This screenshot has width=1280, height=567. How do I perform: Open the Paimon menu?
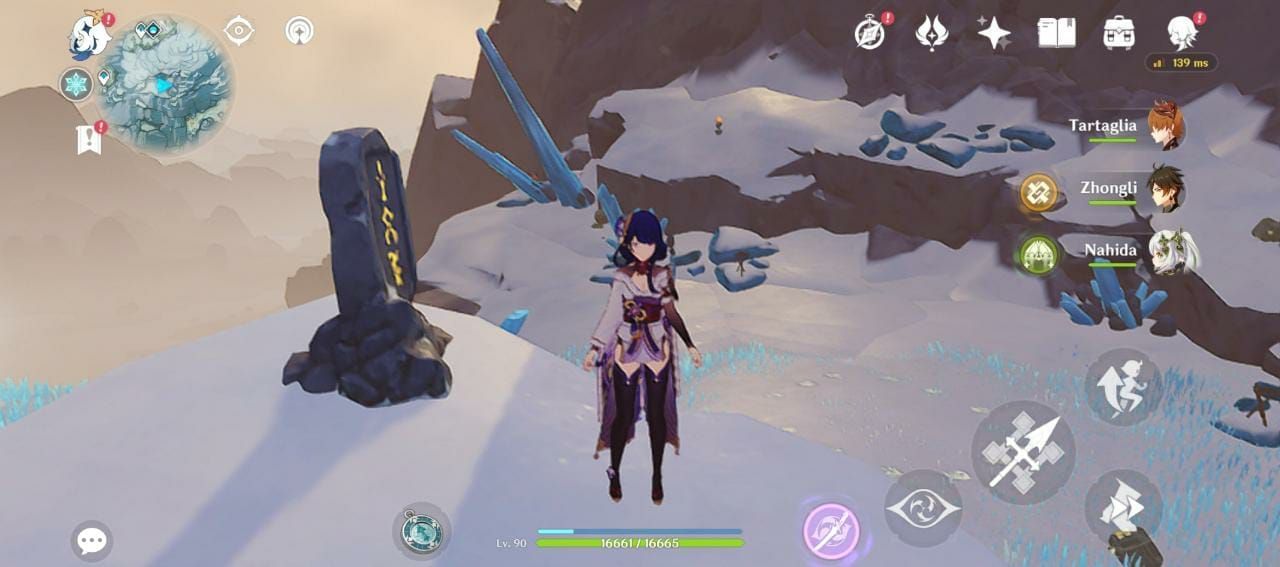point(89,37)
